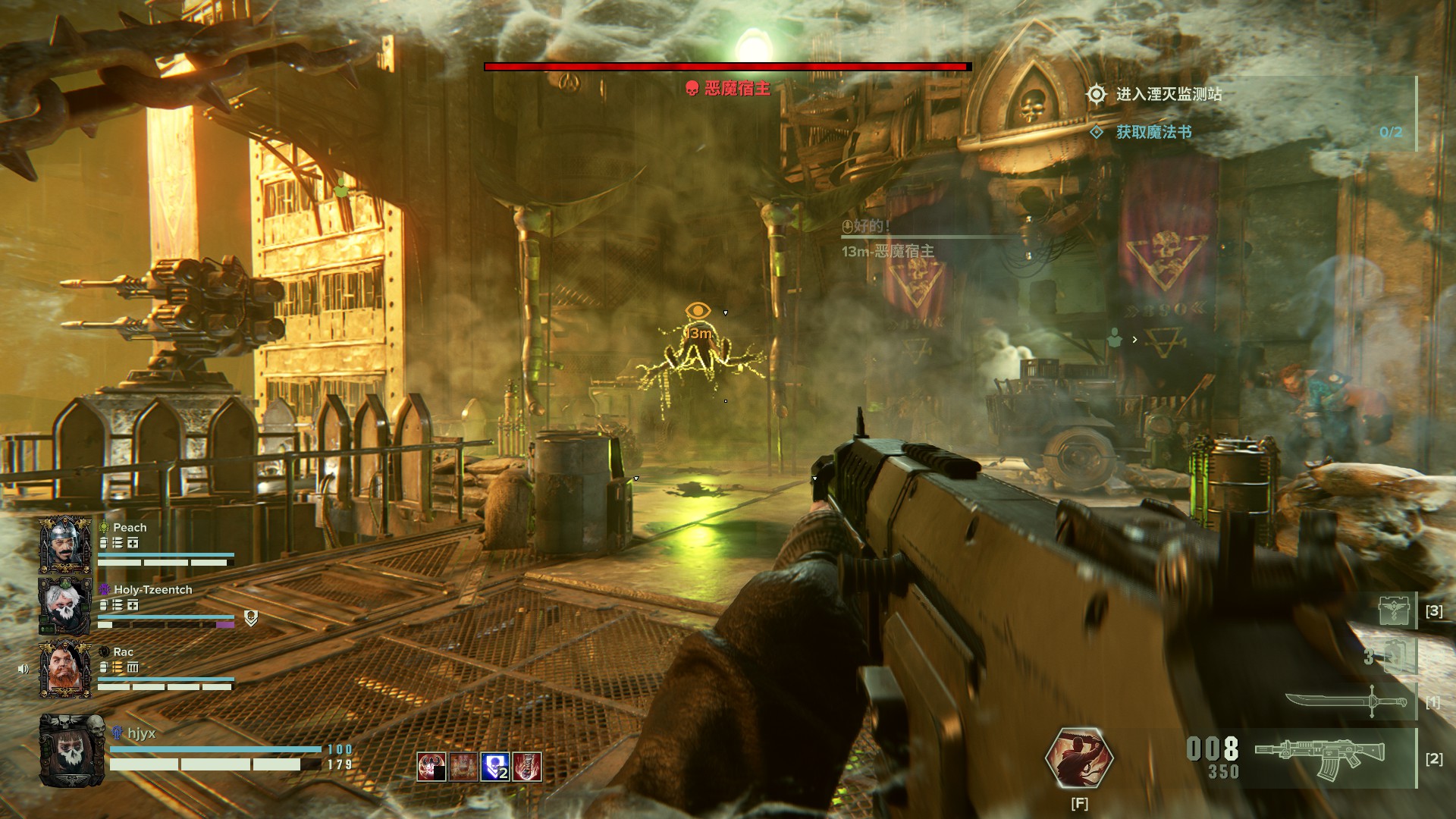The image size is (1456, 819).
Task: Select the autogun weapon slot
Action: pos(1319,756)
